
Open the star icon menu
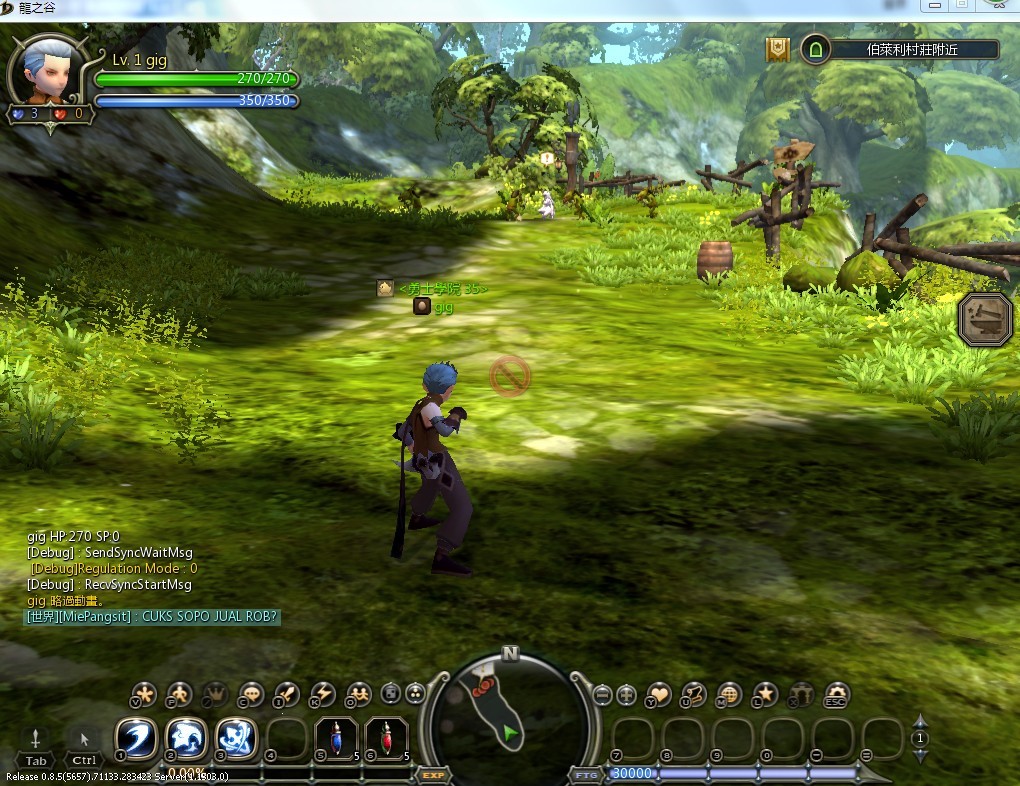point(765,694)
